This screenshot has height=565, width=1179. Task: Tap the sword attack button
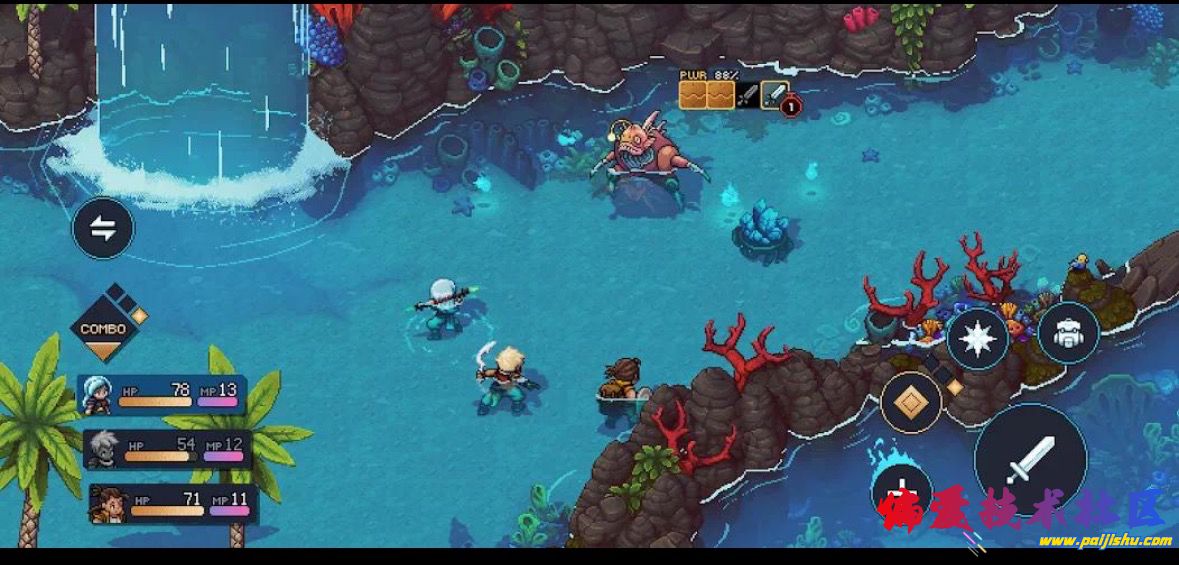click(1030, 461)
